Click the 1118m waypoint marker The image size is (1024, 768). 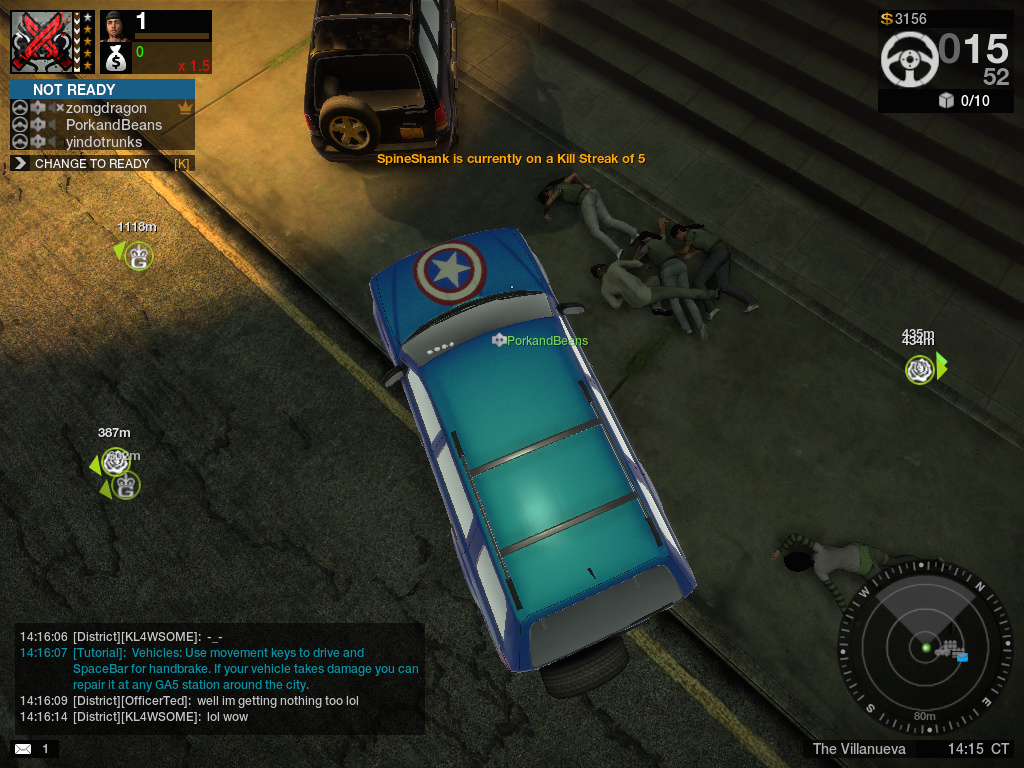[x=138, y=257]
